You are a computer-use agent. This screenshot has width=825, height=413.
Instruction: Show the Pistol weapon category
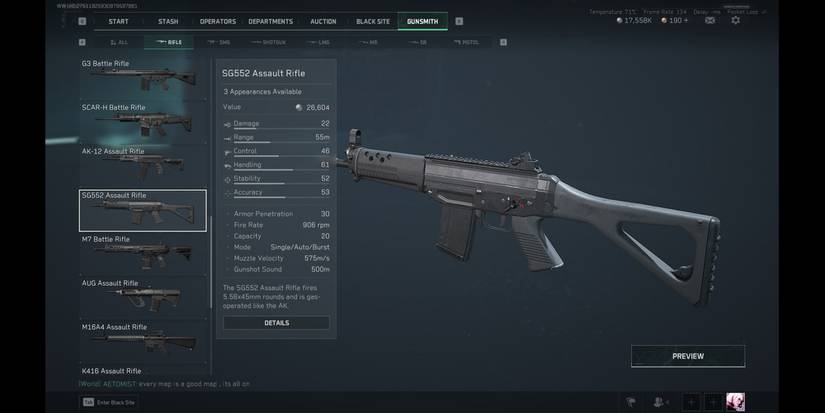465,42
